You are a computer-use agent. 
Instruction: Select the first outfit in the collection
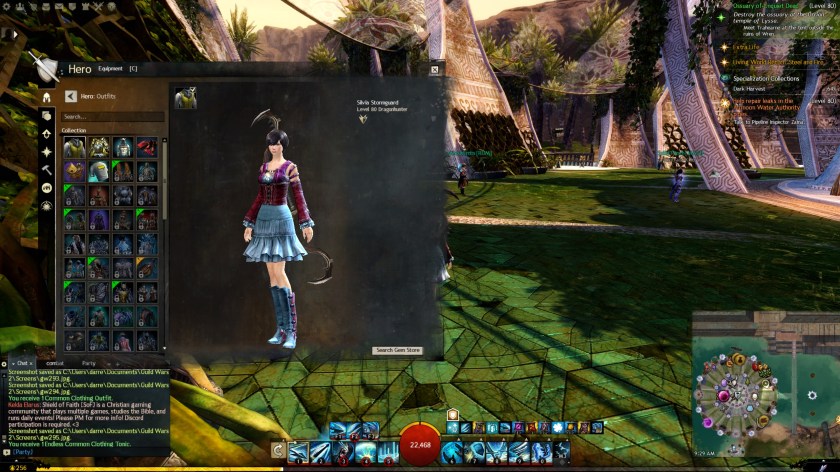coord(73,147)
